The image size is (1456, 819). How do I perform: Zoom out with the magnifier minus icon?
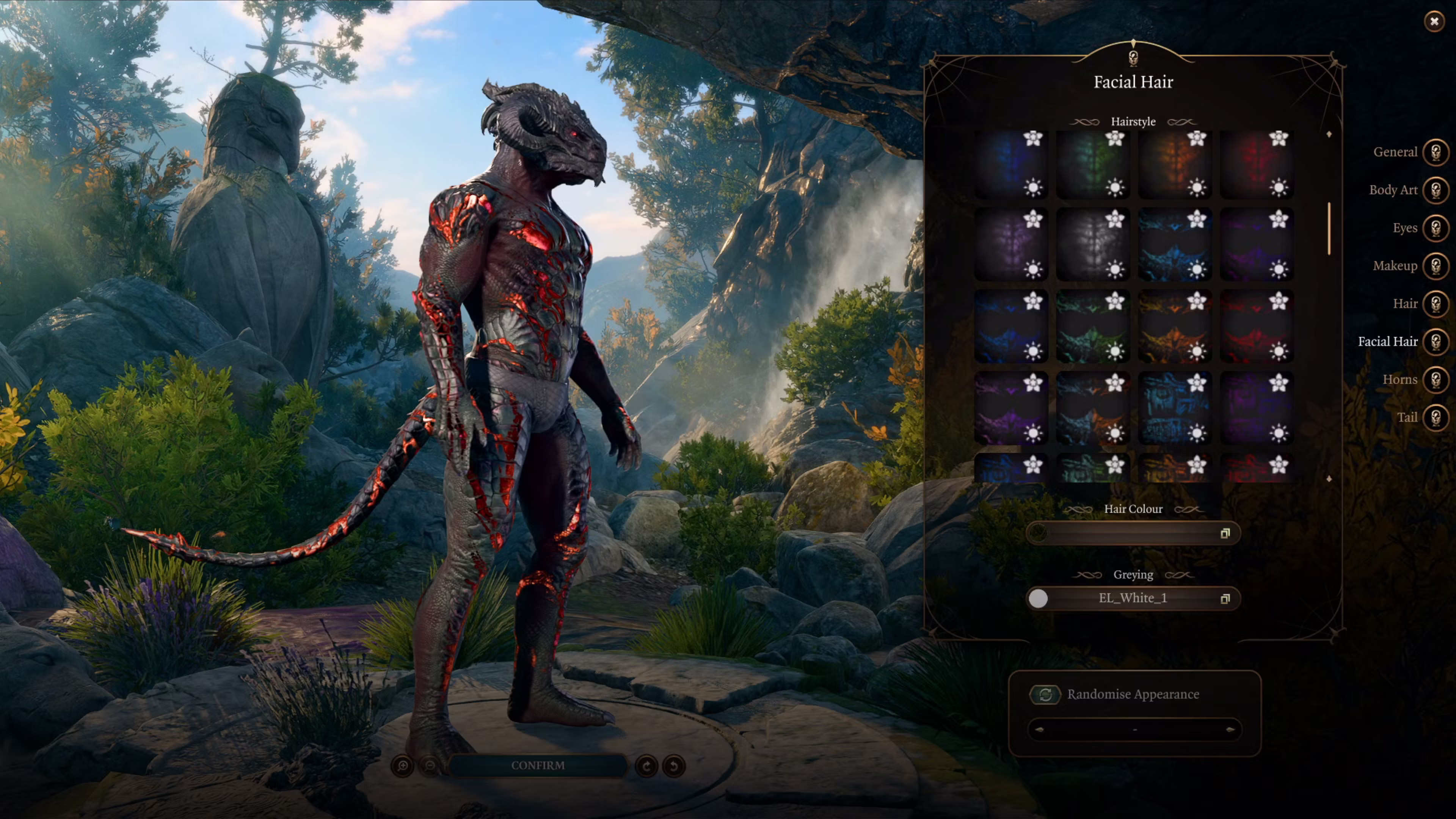point(430,766)
